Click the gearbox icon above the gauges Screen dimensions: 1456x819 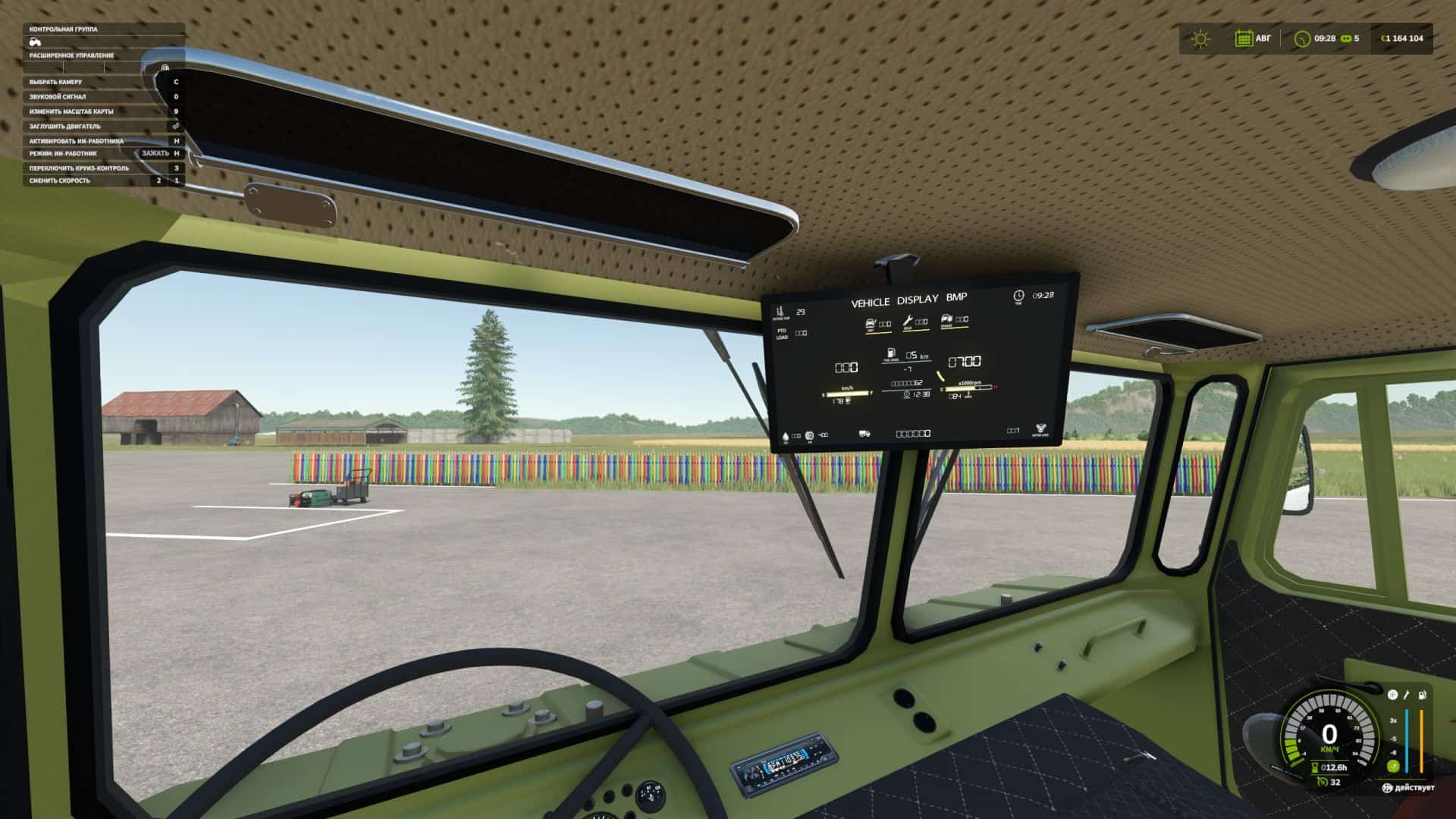point(1392,695)
